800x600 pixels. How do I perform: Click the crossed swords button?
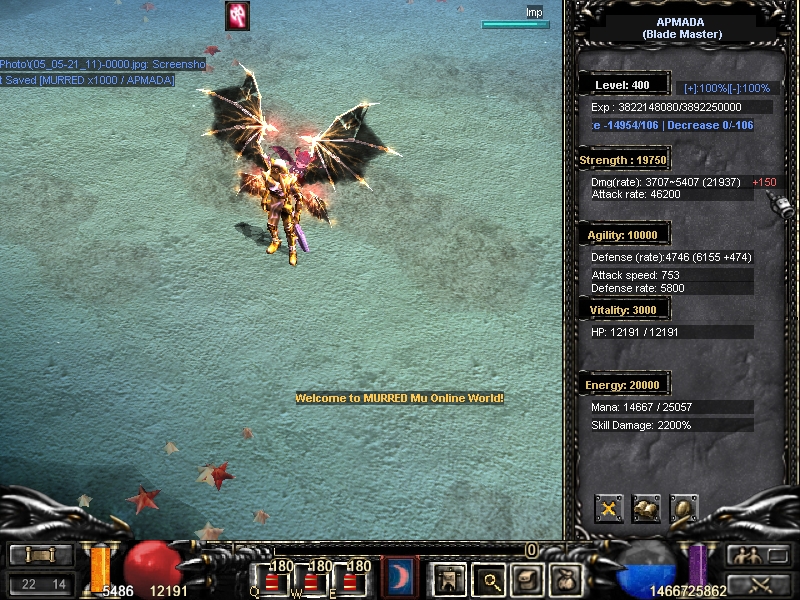757,584
